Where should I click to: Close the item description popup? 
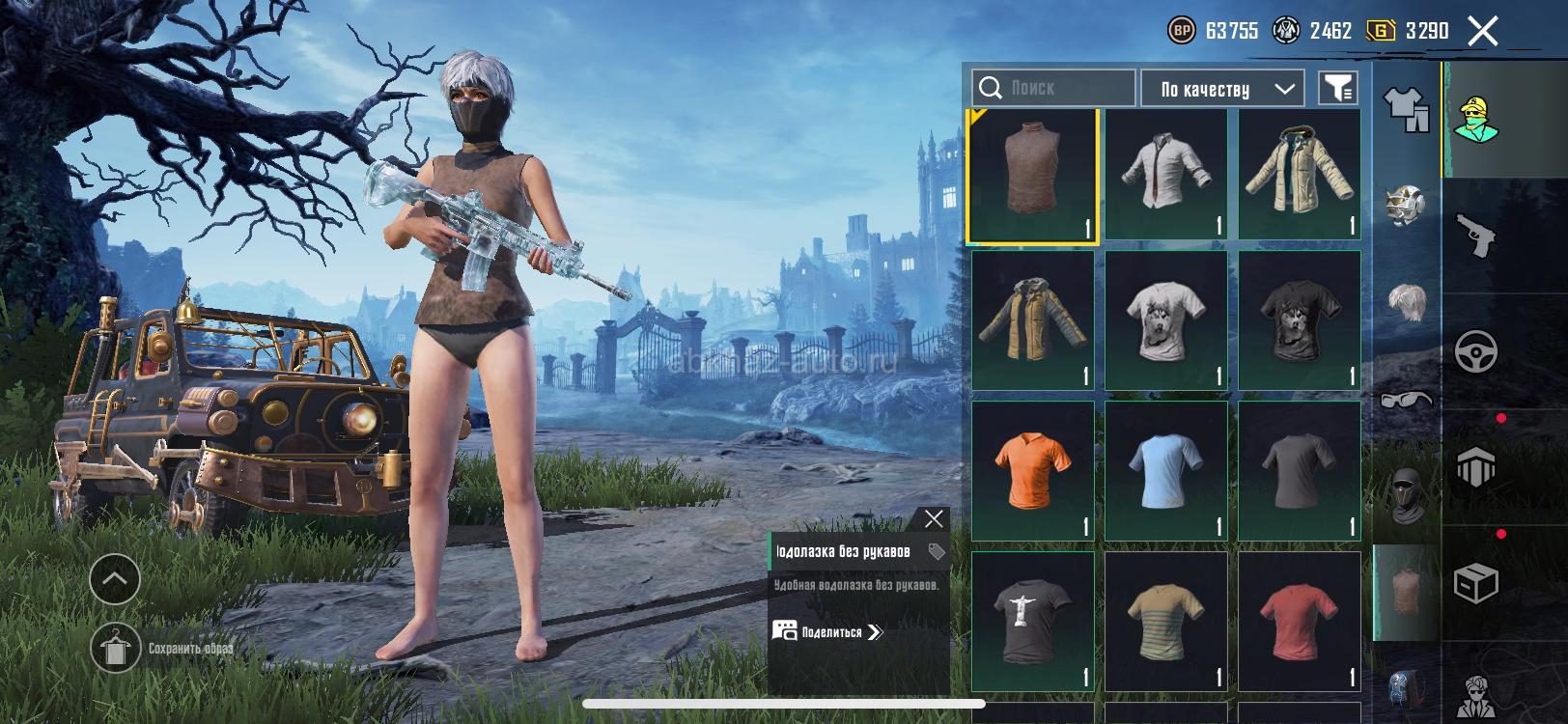(934, 519)
